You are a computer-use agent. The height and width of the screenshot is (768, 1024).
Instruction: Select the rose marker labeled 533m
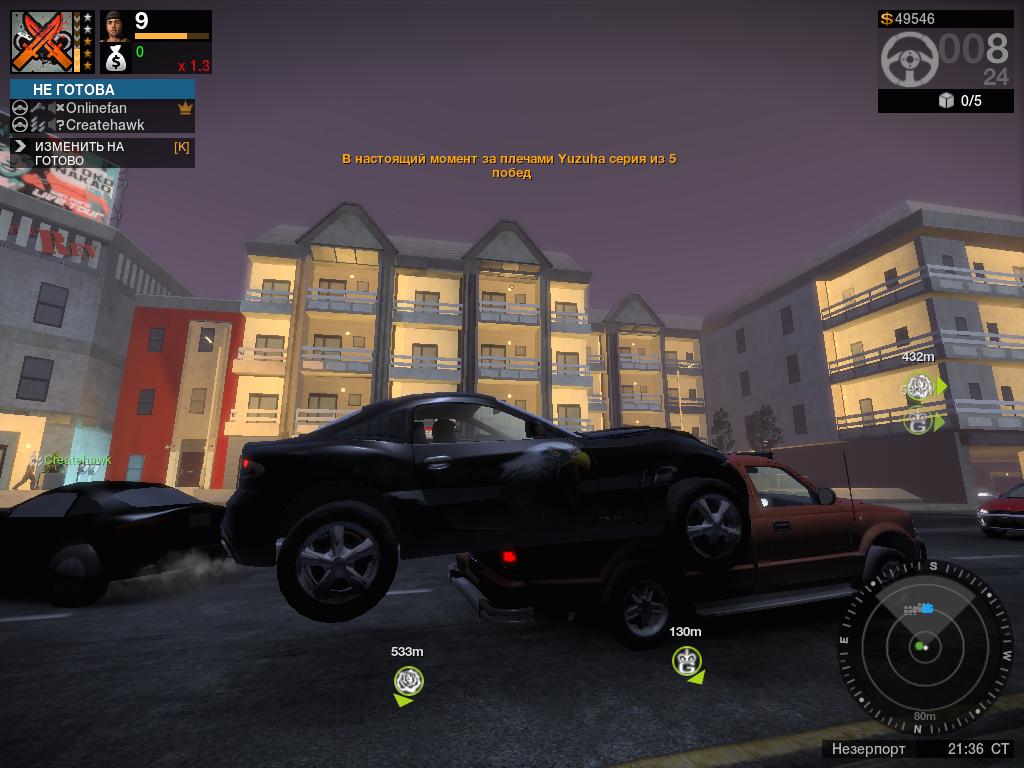point(408,681)
